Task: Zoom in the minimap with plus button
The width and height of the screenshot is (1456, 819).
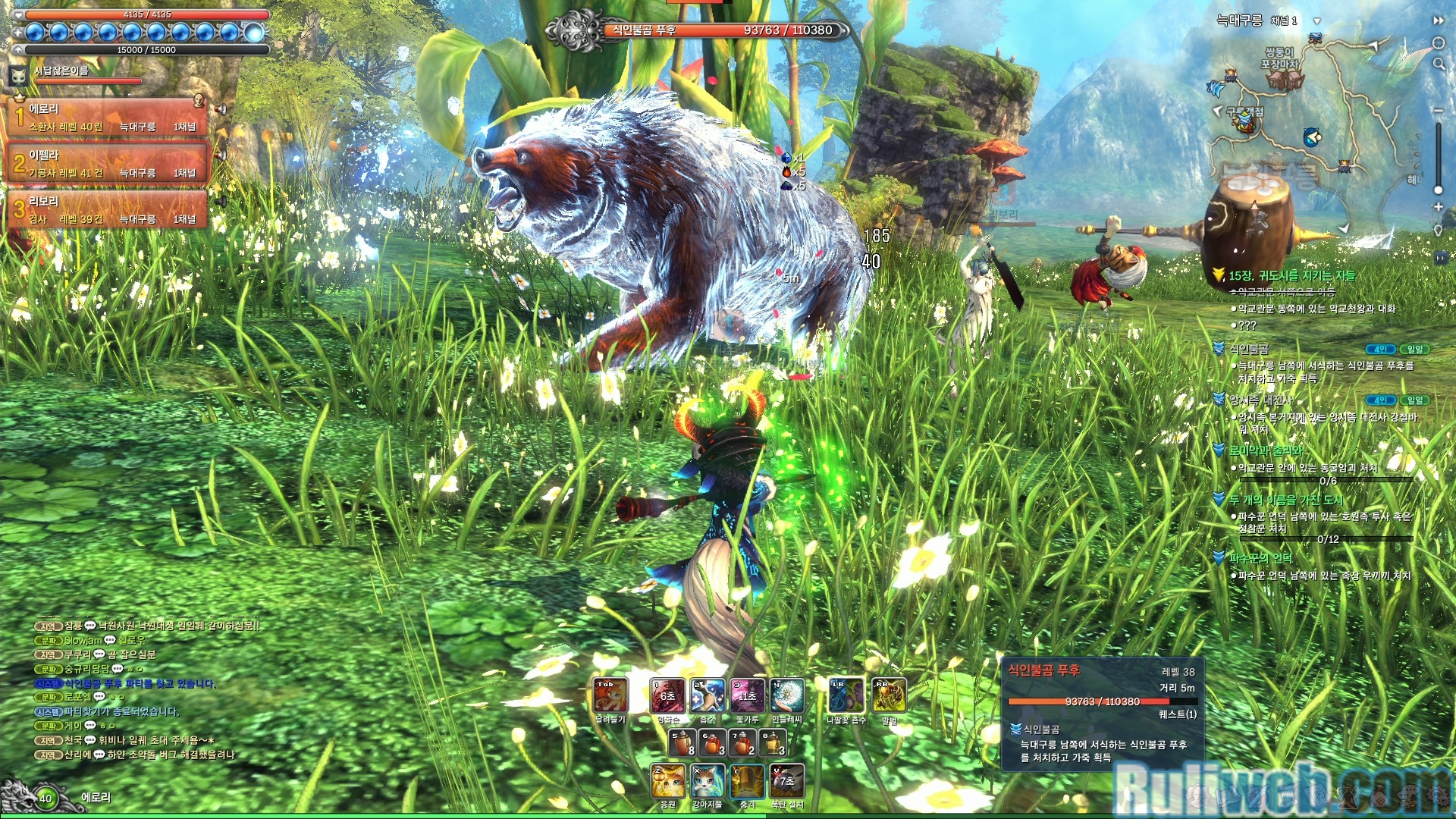Action: (x=1438, y=206)
